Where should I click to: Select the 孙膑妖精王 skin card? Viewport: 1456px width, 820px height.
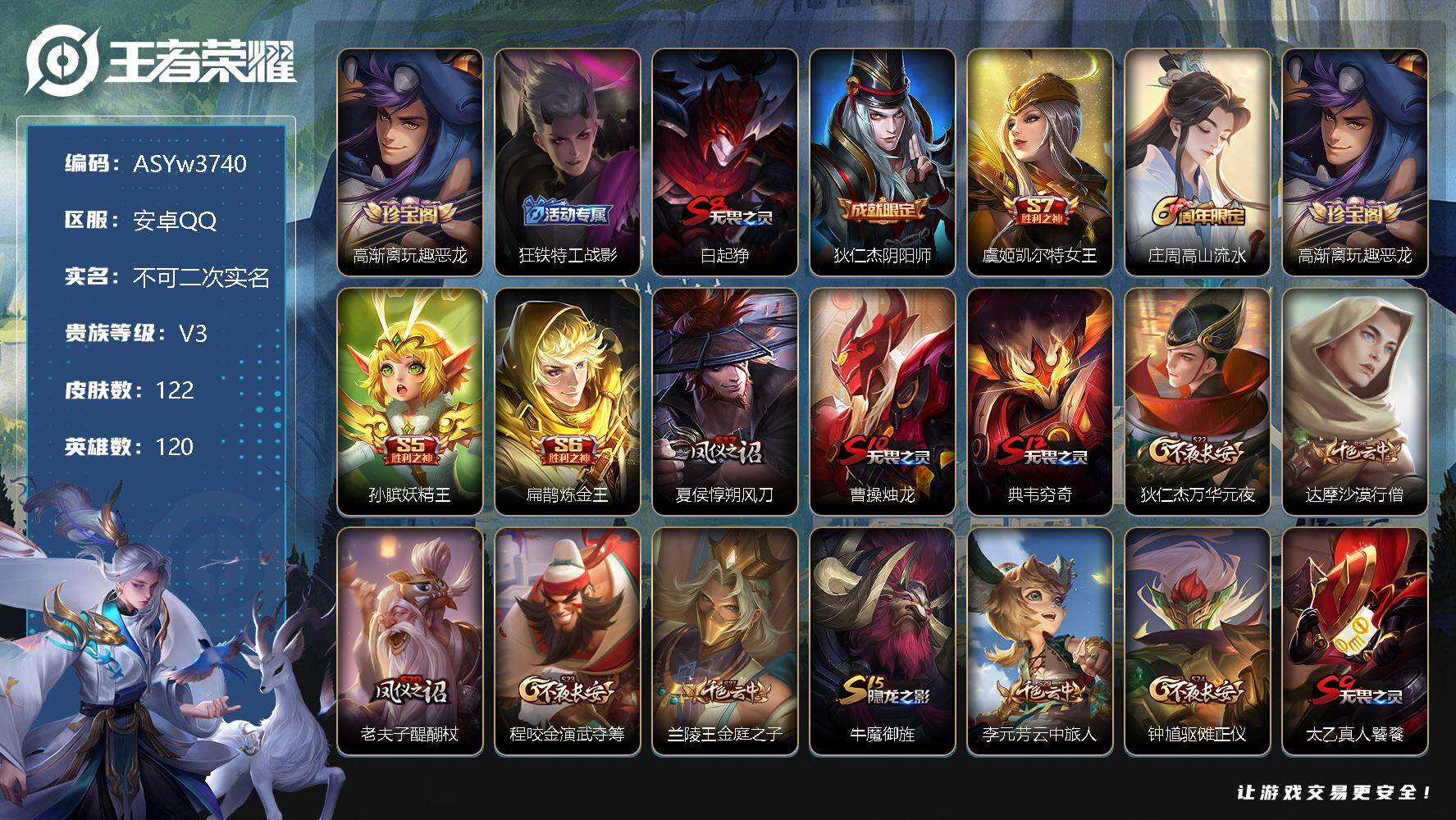pyautogui.click(x=410, y=402)
